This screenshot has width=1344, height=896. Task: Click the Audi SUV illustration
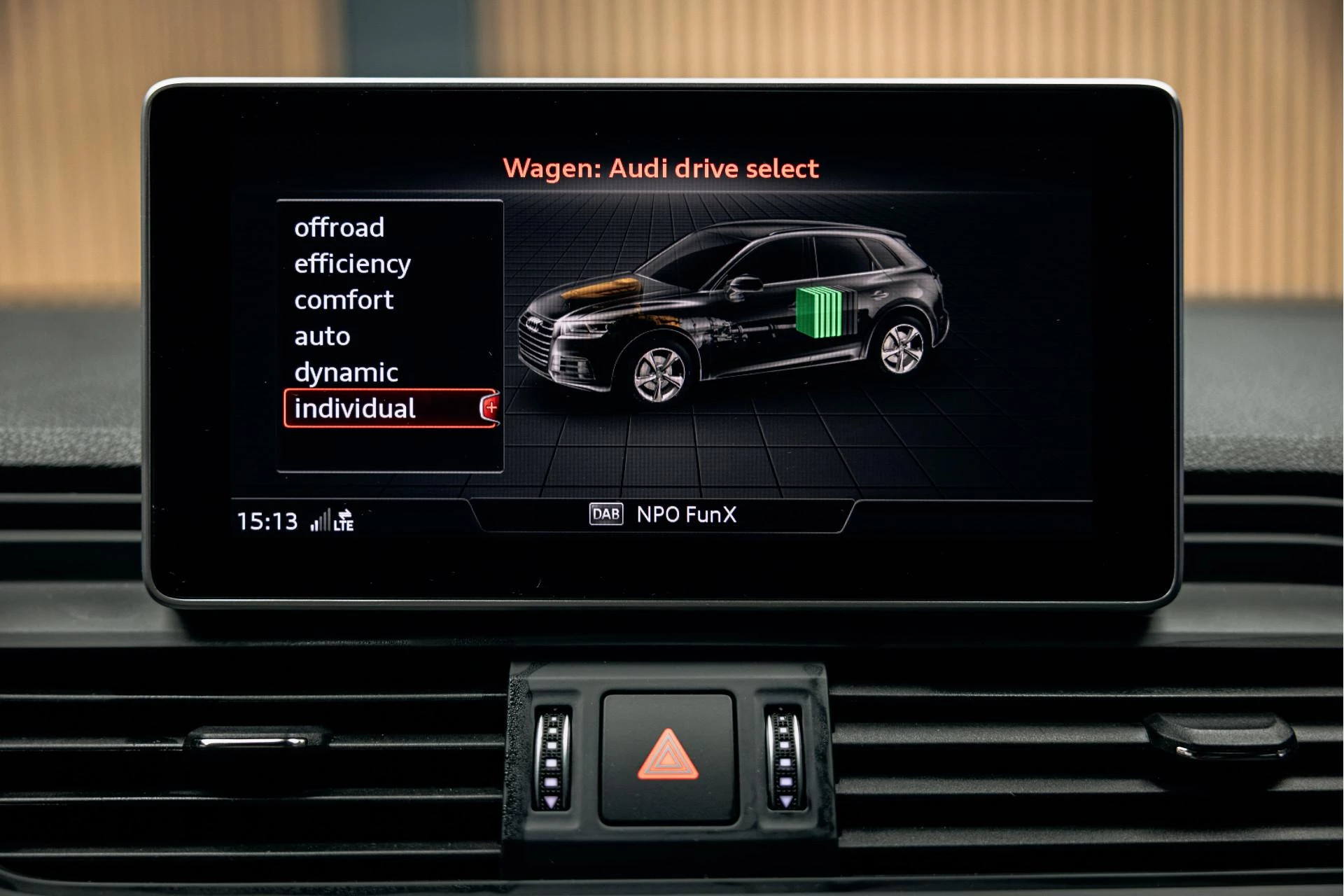click(x=735, y=315)
